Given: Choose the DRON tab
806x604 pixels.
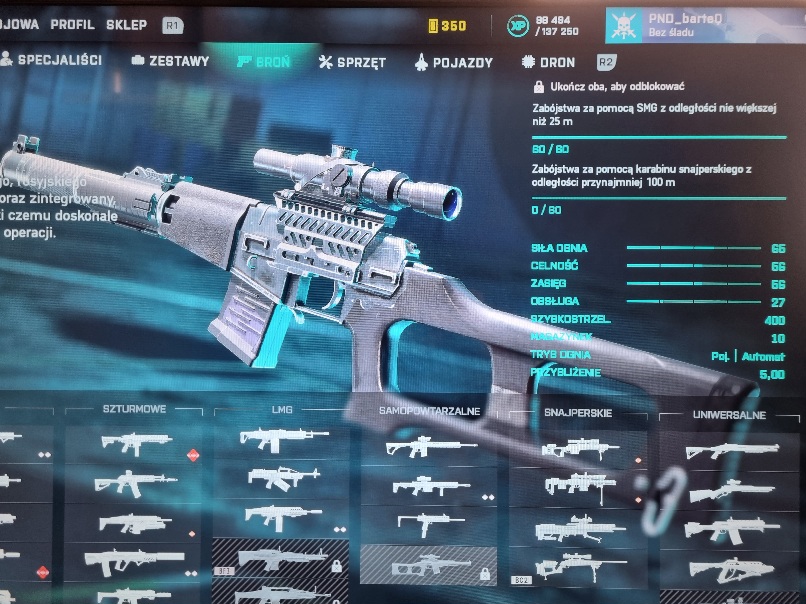Looking at the screenshot, I should 549,62.
